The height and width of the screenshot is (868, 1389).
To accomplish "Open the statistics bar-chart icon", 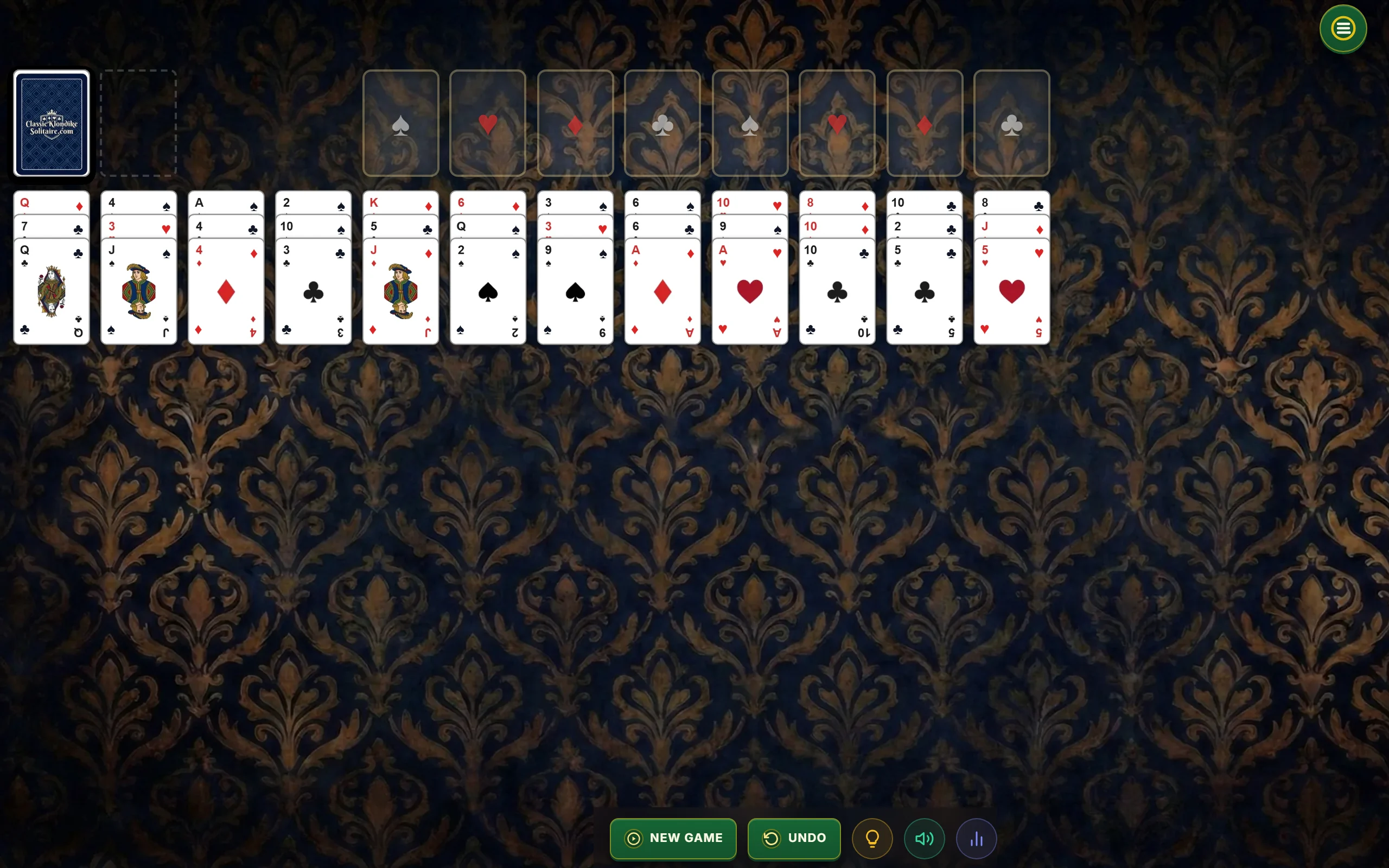I will coord(977,838).
